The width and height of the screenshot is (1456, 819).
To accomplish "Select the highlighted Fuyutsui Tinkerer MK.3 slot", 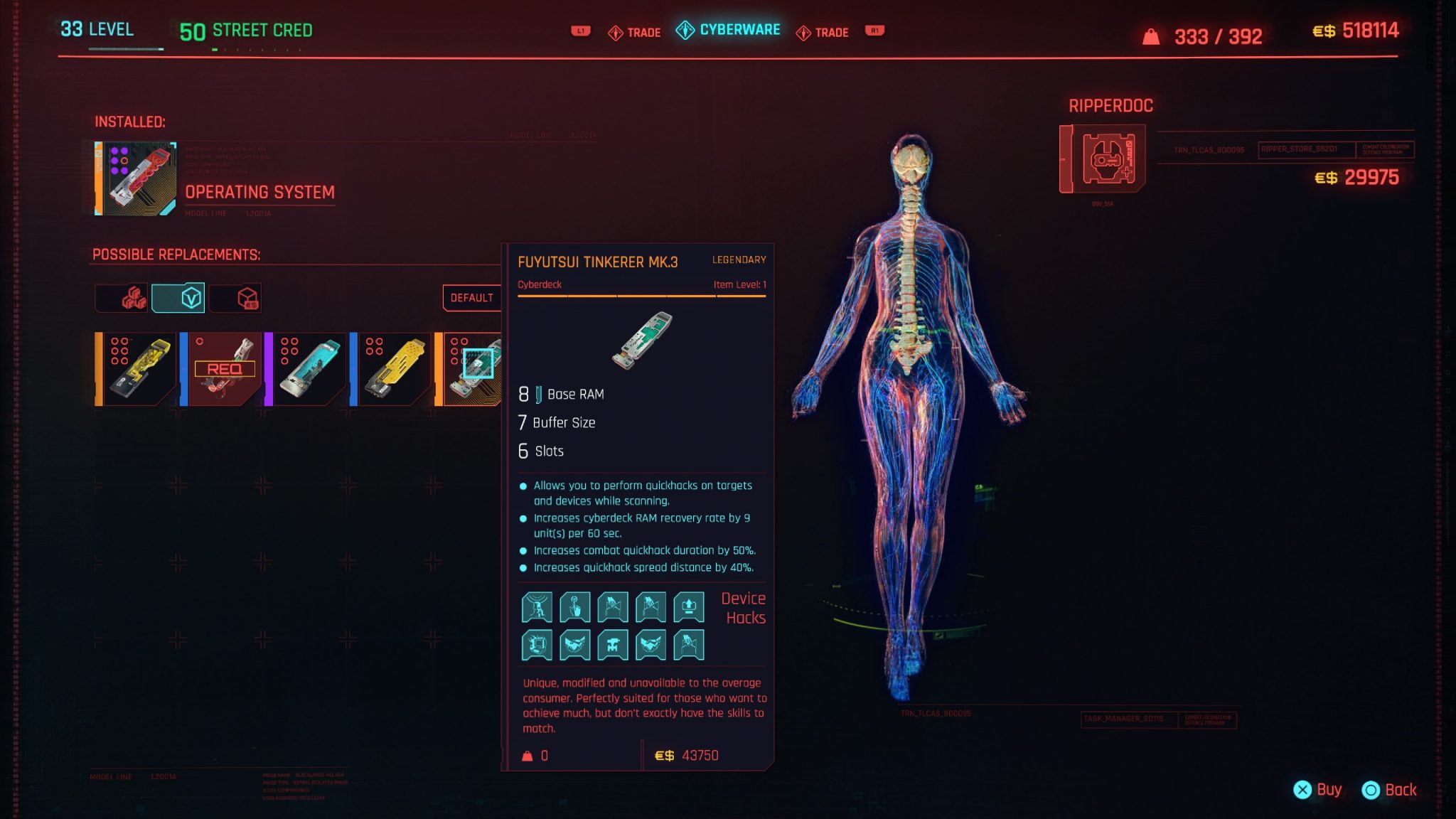I will [x=473, y=369].
